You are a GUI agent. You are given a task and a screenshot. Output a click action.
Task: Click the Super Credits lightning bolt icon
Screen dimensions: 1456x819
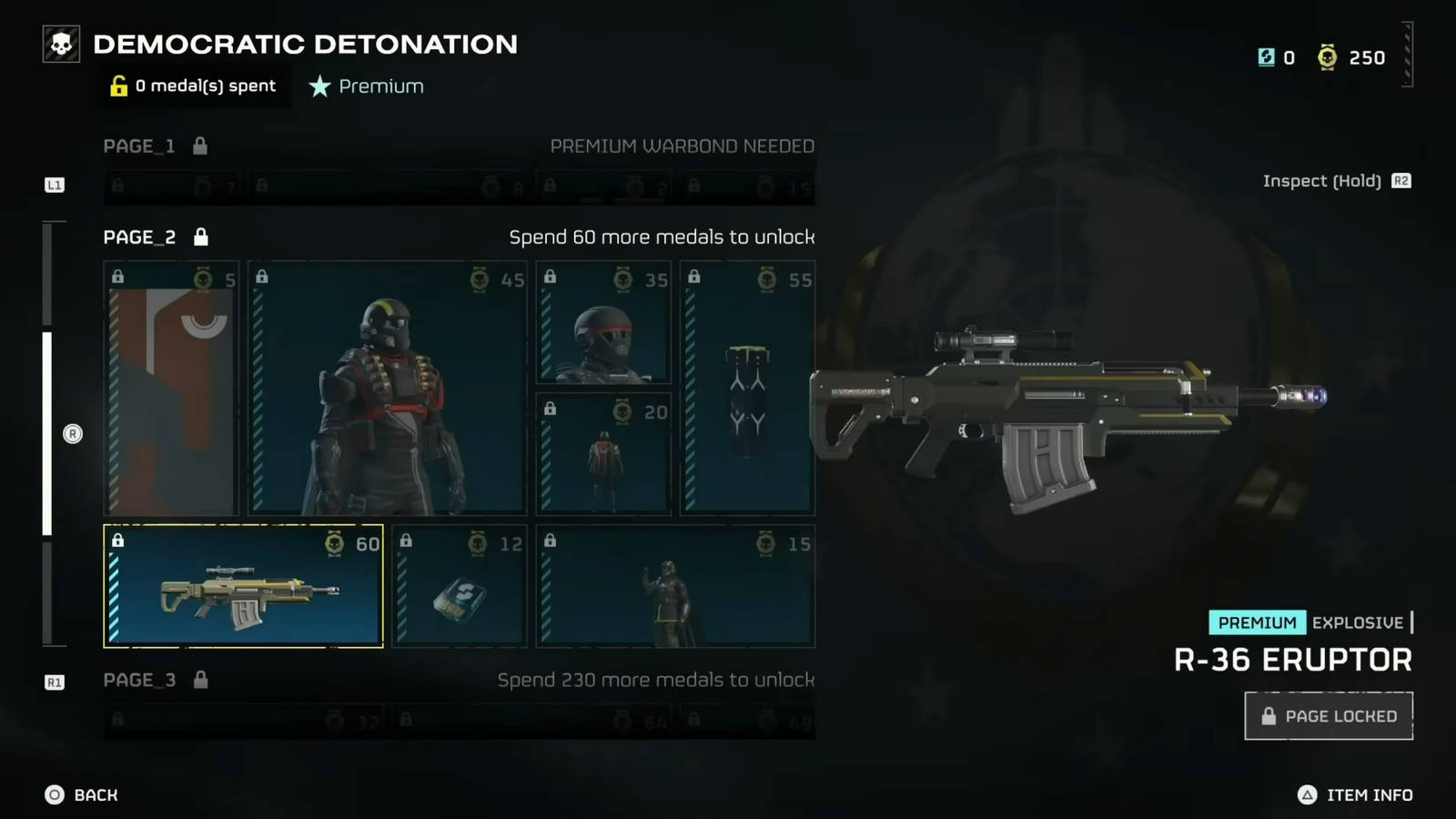(1265, 56)
